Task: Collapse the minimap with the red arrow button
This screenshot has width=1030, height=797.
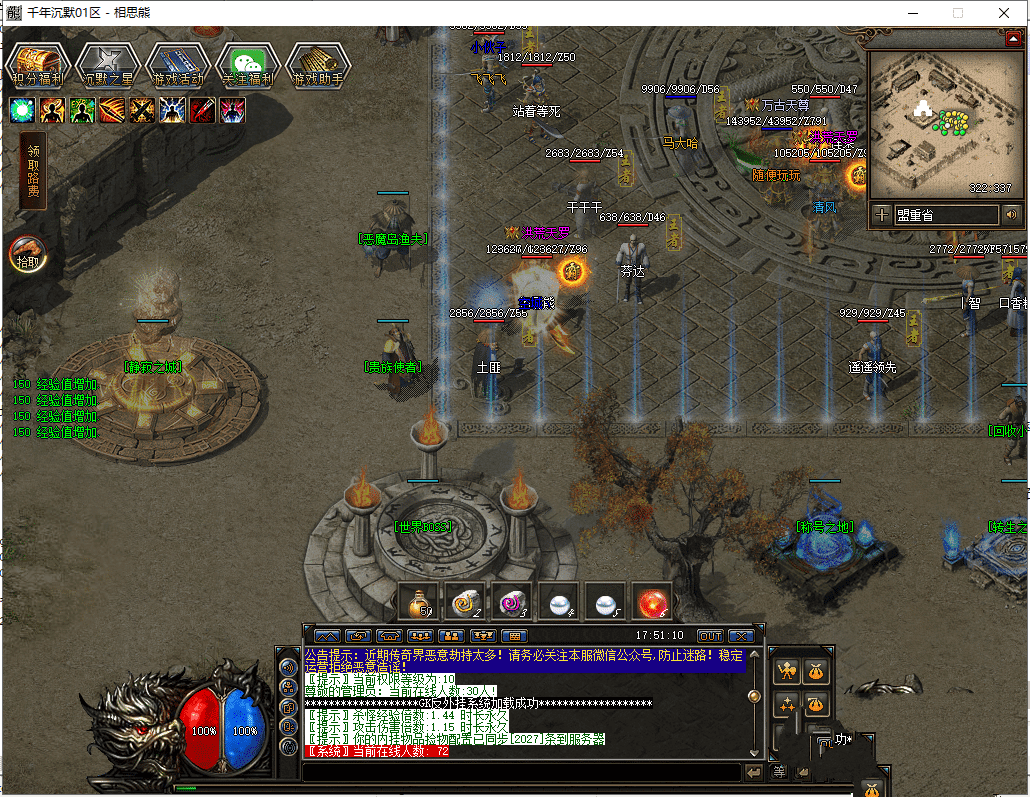Action: pyautogui.click(x=1013, y=38)
